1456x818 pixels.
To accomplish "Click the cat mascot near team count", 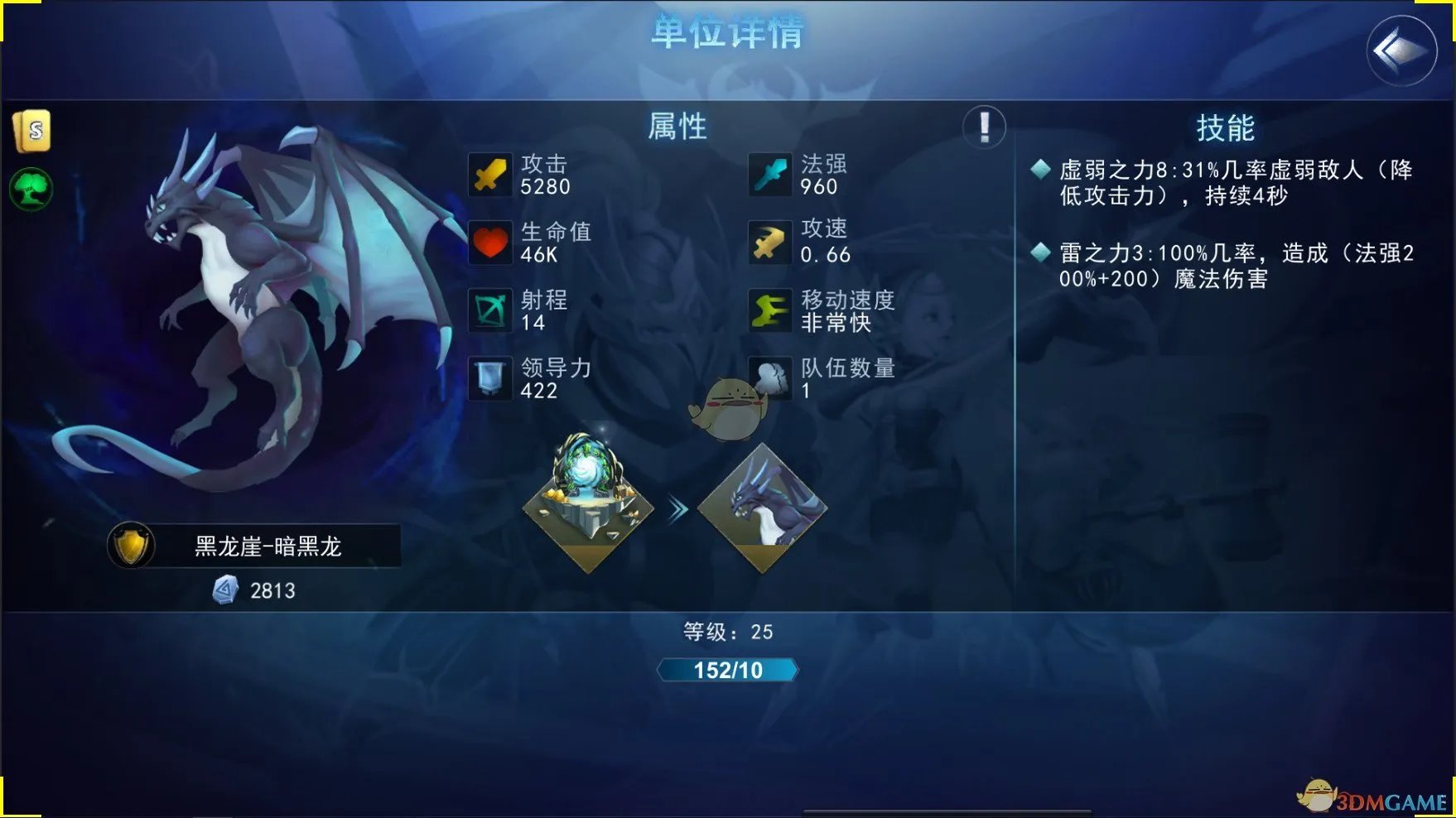I will pos(732,406).
